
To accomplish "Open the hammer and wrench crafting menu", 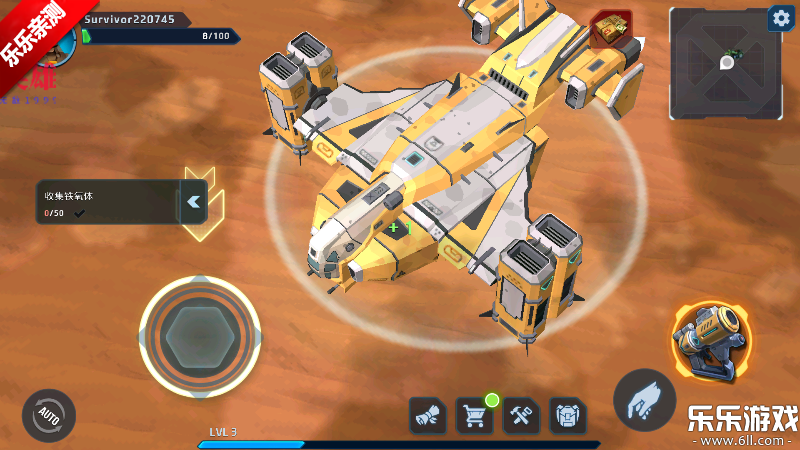I will pos(521,415).
